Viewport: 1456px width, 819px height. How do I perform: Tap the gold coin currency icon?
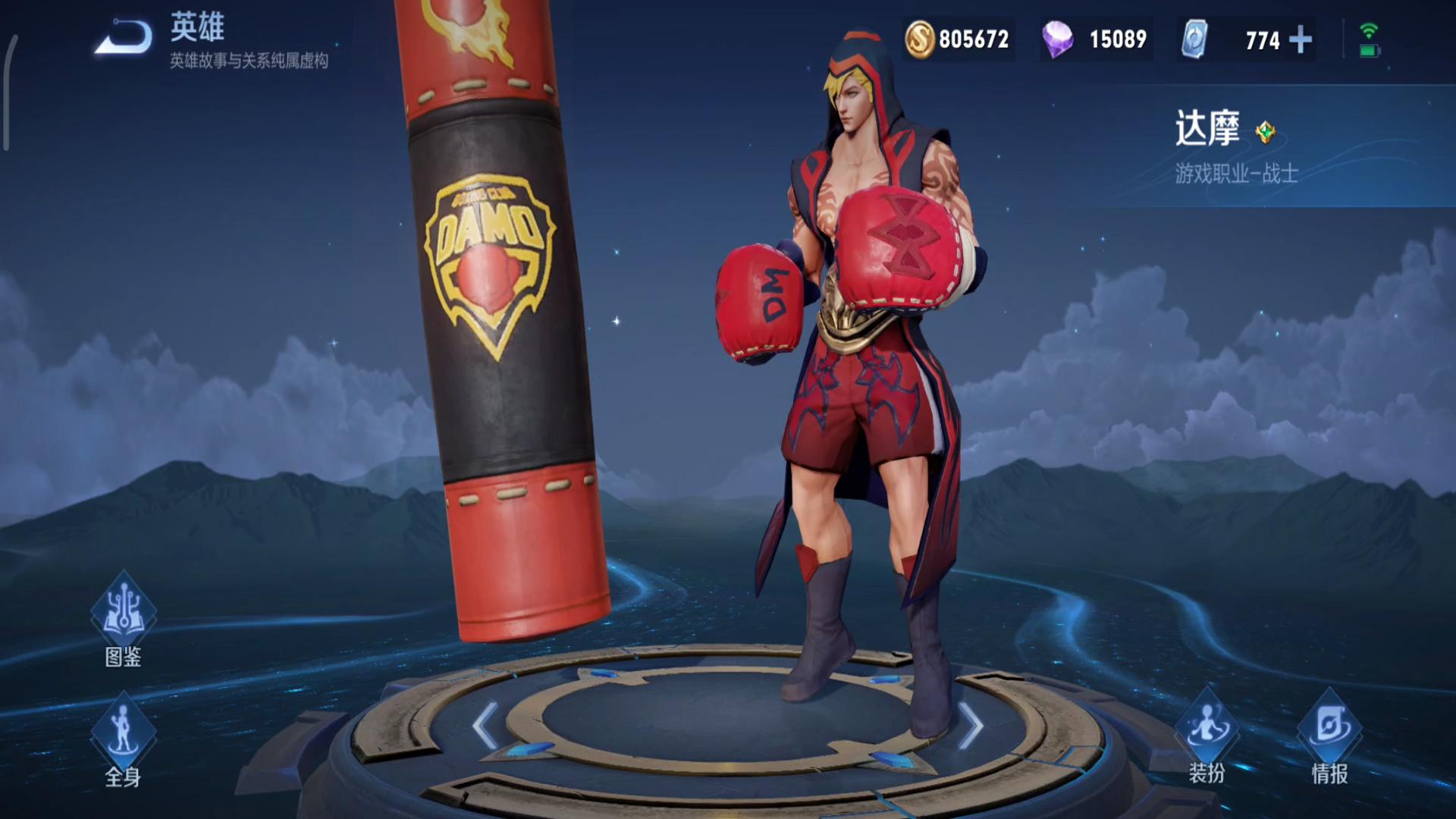[920, 39]
